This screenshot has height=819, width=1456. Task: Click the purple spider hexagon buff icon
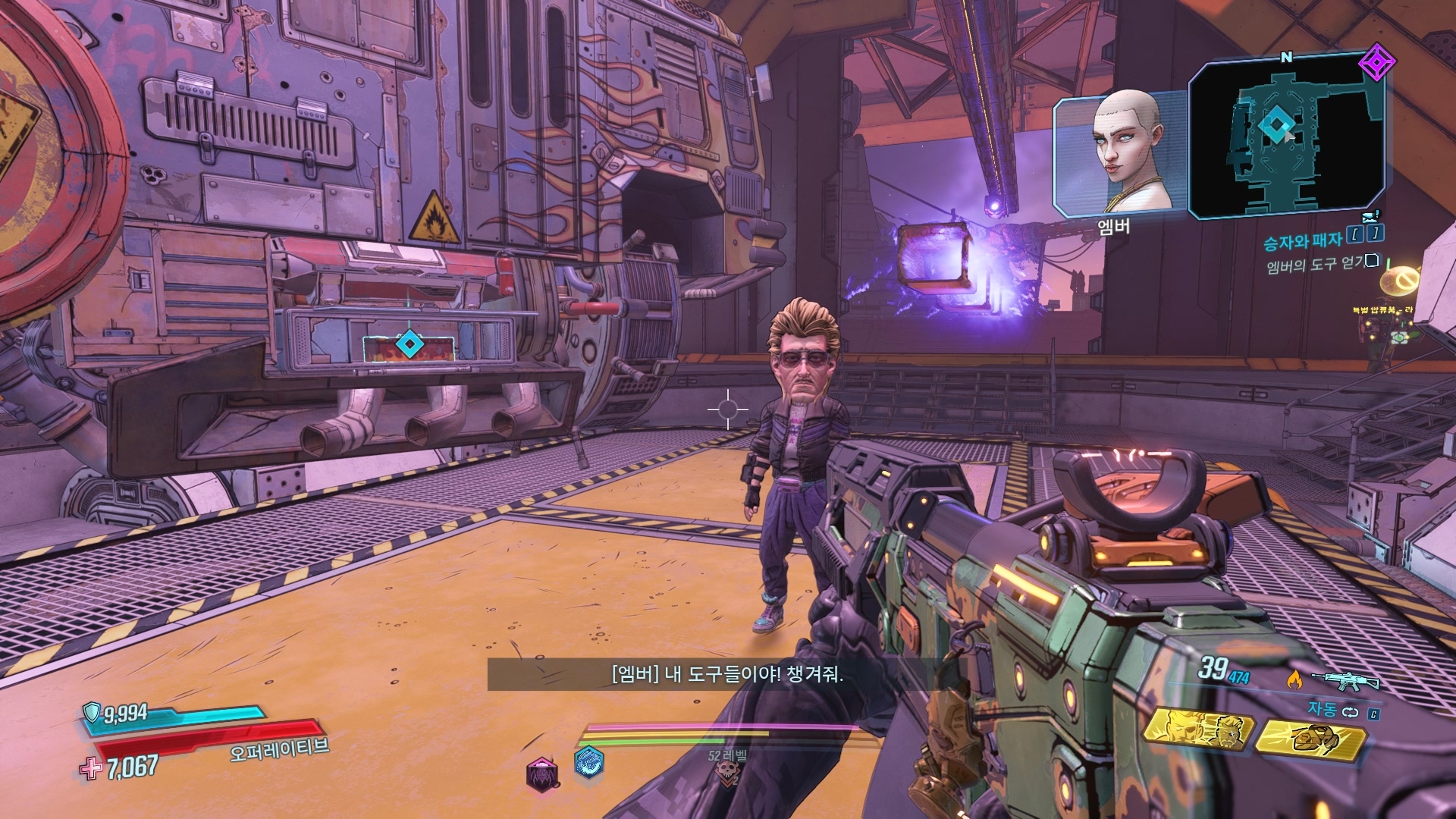543,773
